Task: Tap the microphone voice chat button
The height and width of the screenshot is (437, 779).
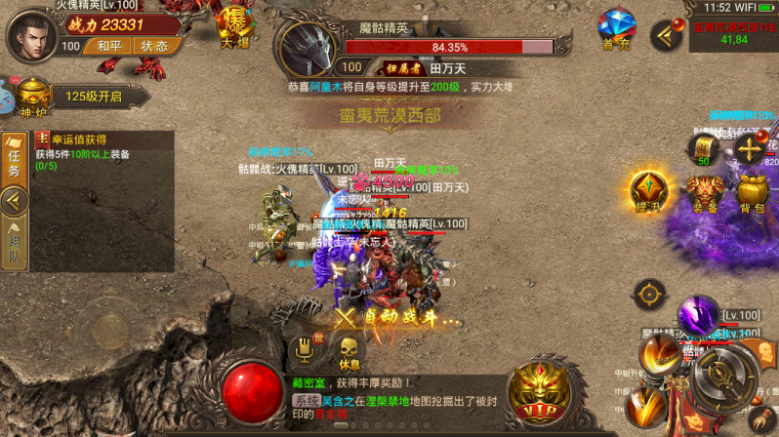Action: click(x=304, y=349)
